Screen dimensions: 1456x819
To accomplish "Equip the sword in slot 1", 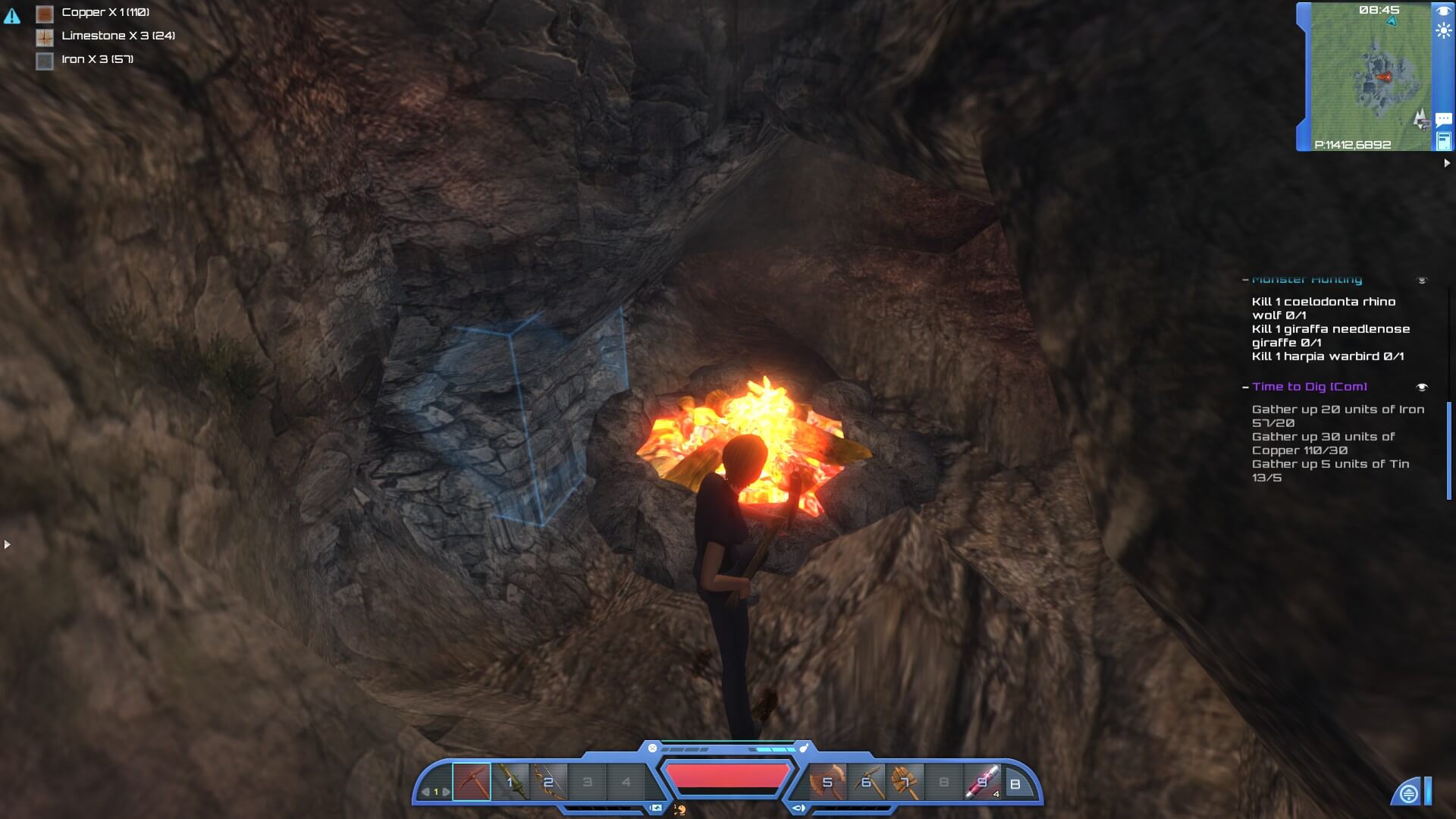I will pos(510,782).
